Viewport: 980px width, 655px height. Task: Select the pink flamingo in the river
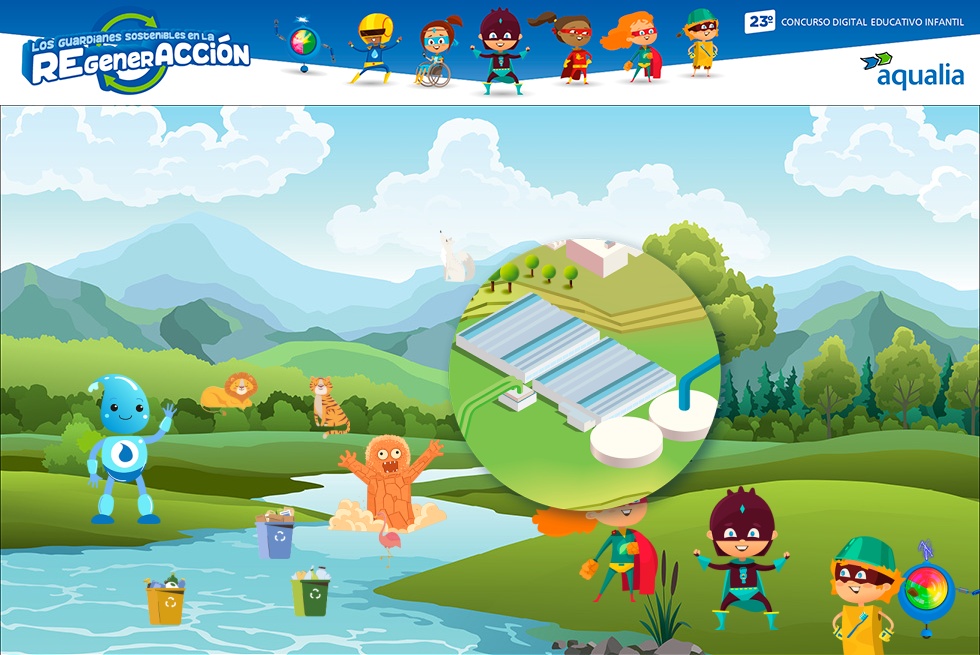click(x=385, y=543)
